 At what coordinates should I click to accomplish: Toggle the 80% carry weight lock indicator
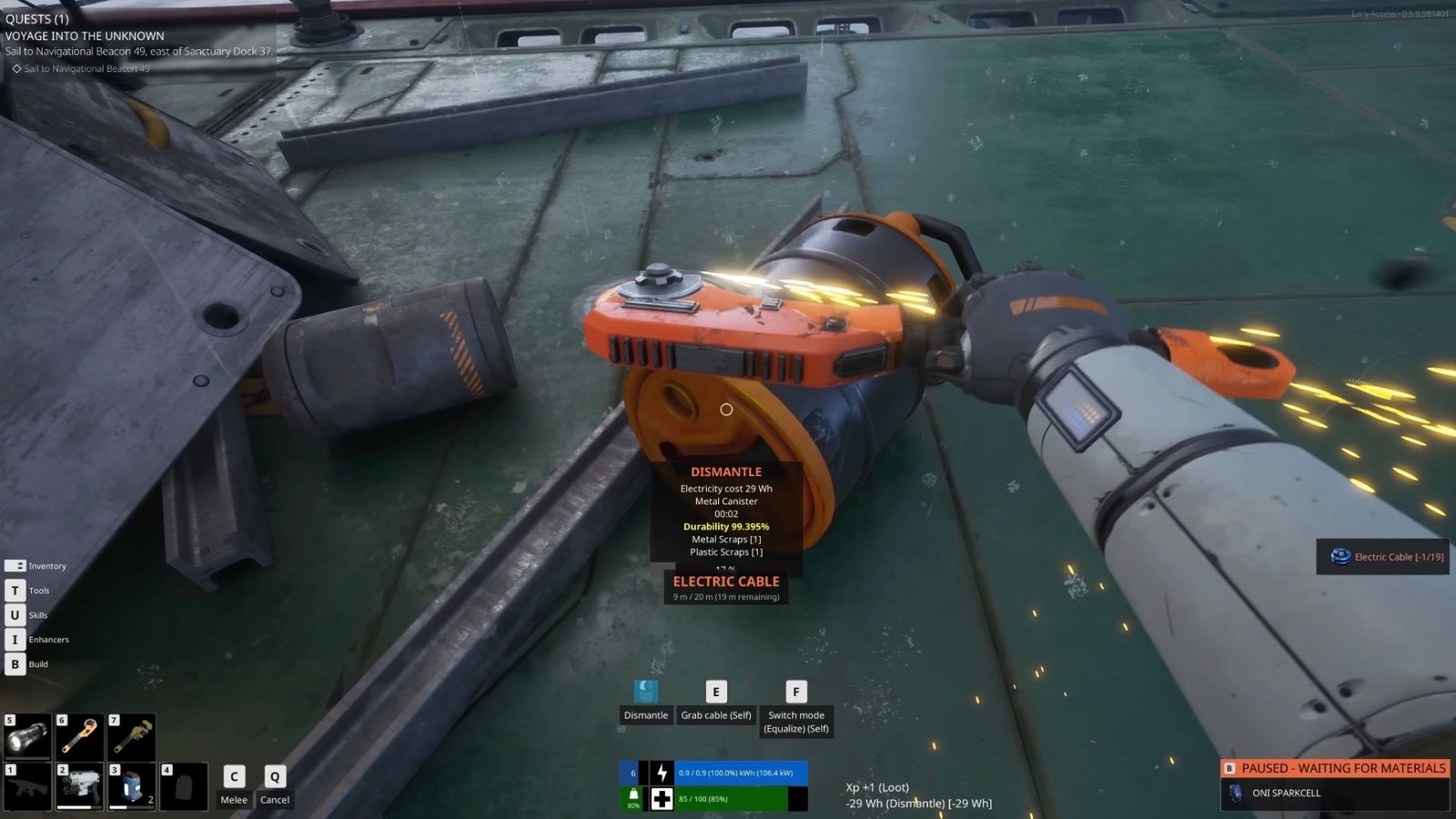pos(633,798)
